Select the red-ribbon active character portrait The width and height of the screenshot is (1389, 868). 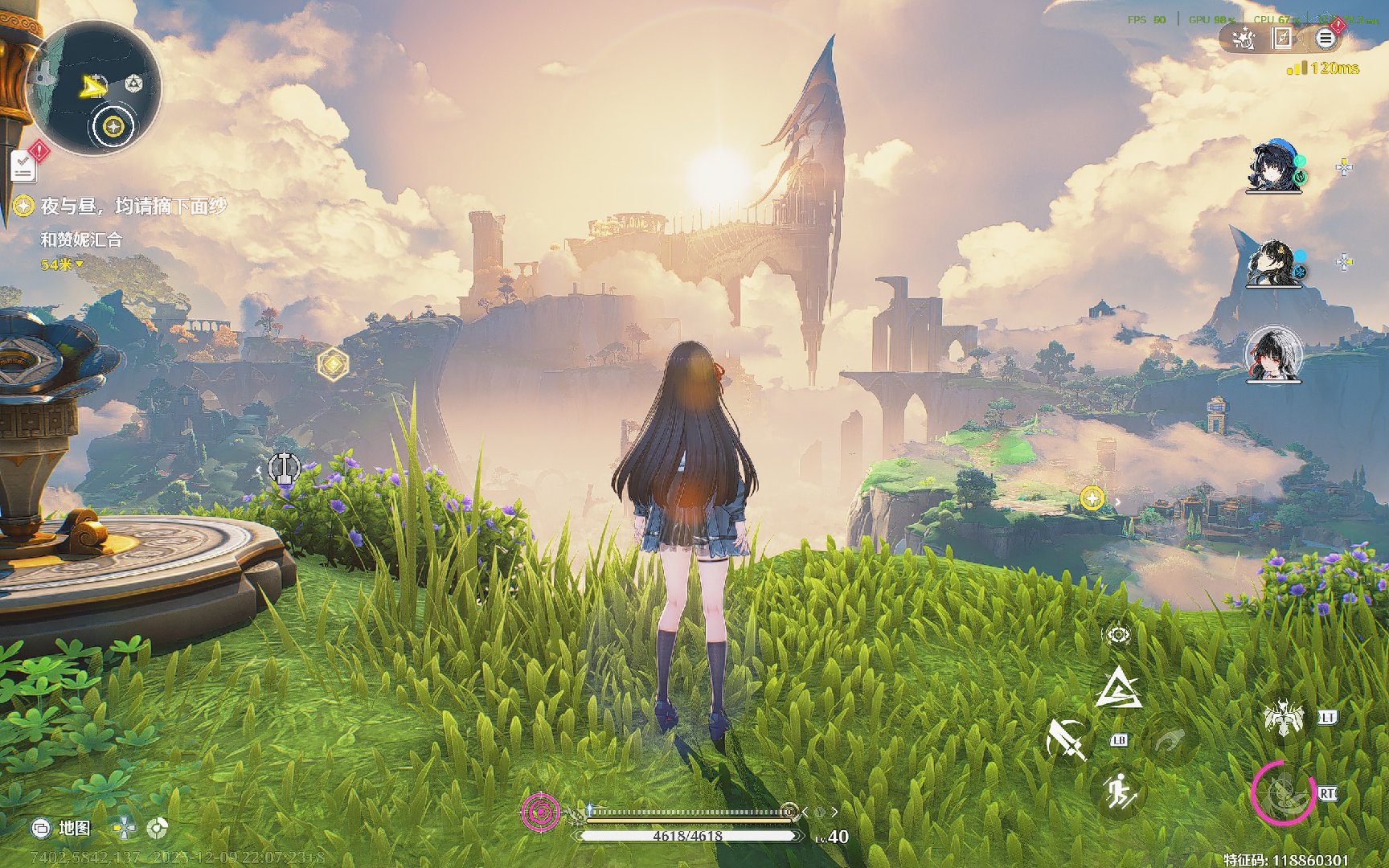tap(1272, 355)
